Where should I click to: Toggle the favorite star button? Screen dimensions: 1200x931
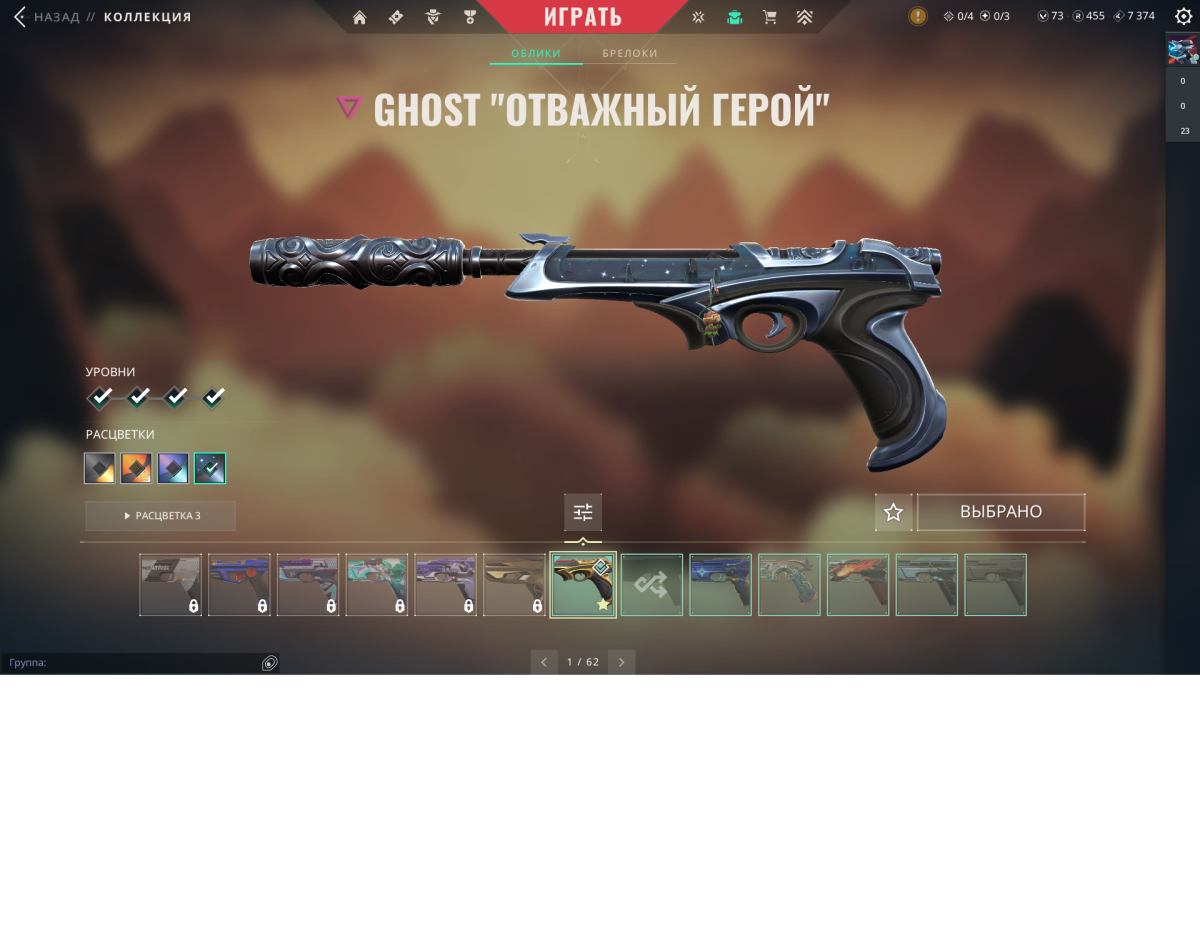(x=894, y=512)
